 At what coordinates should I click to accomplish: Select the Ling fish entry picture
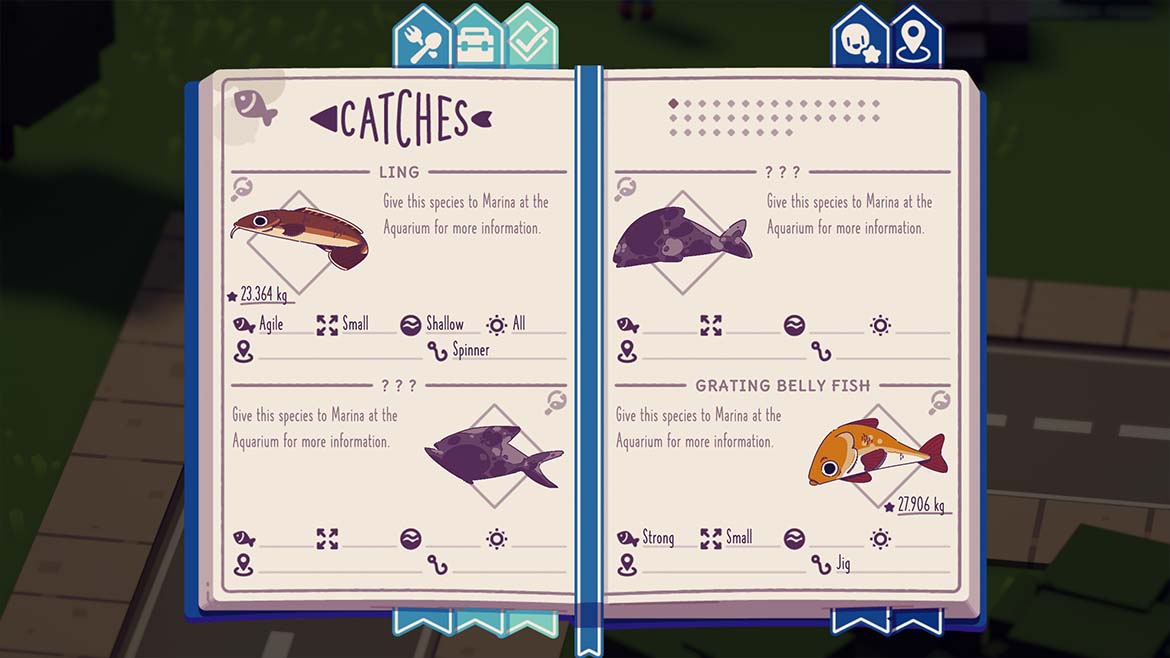pos(299,237)
